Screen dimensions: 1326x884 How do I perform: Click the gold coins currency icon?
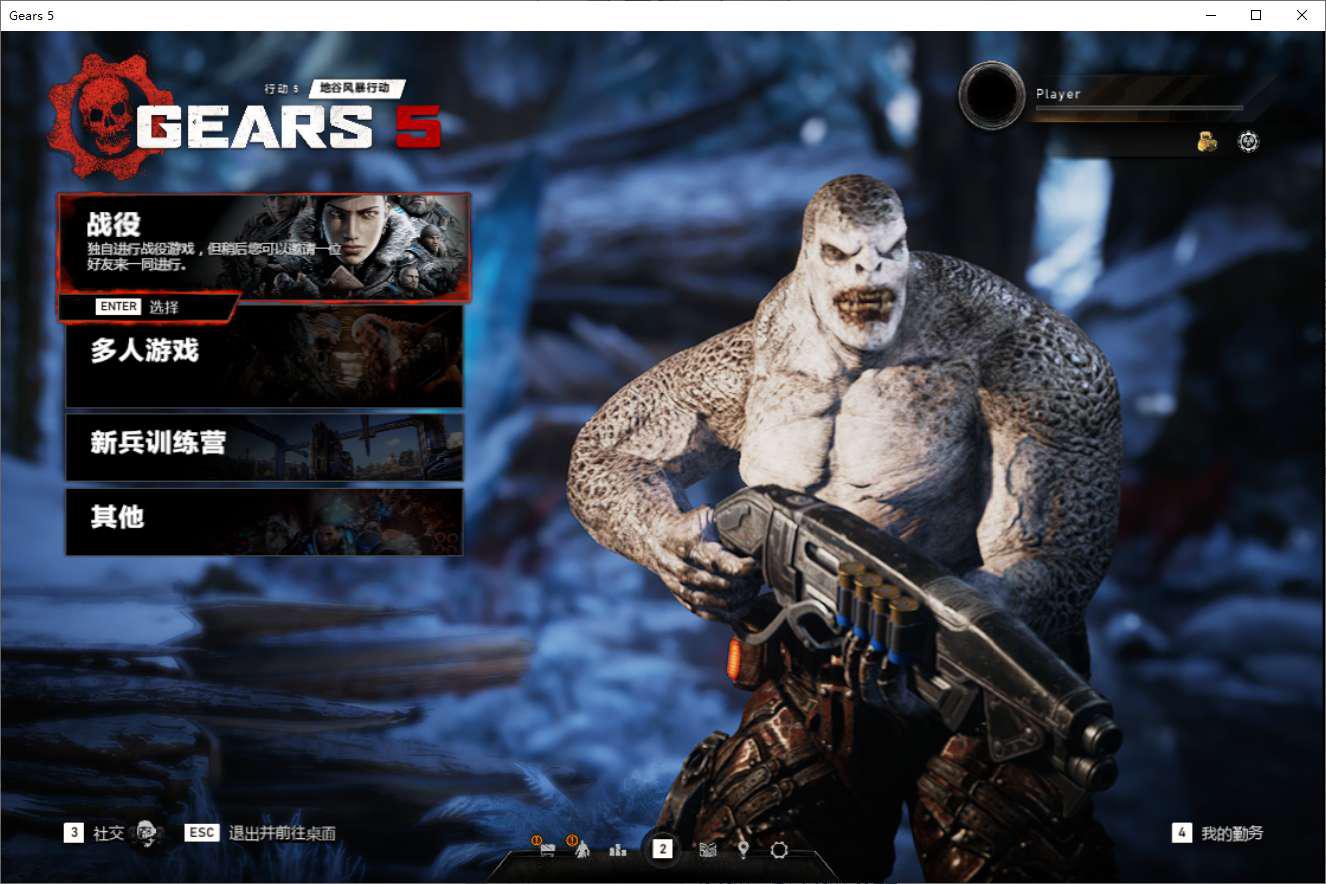click(x=1208, y=142)
